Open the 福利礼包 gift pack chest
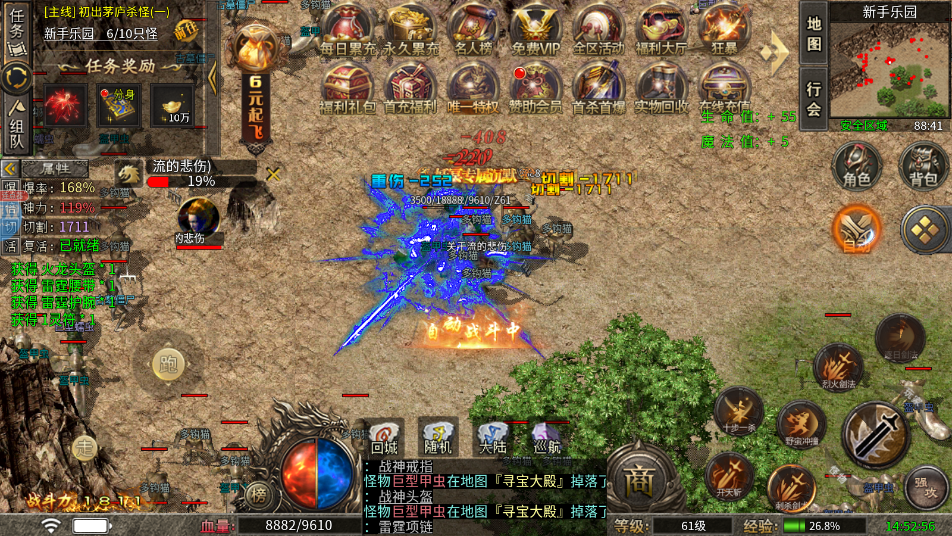The image size is (952, 536). click(x=349, y=87)
